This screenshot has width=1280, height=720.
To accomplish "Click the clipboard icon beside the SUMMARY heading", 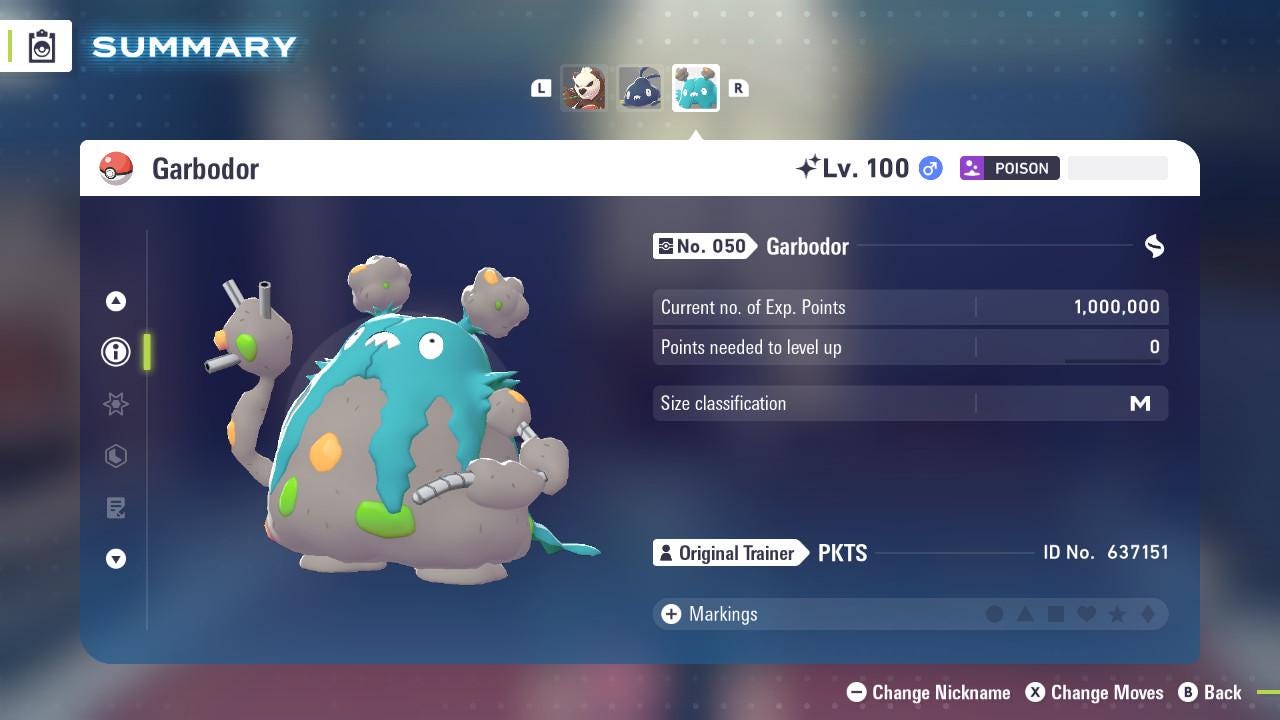I will click(41, 45).
